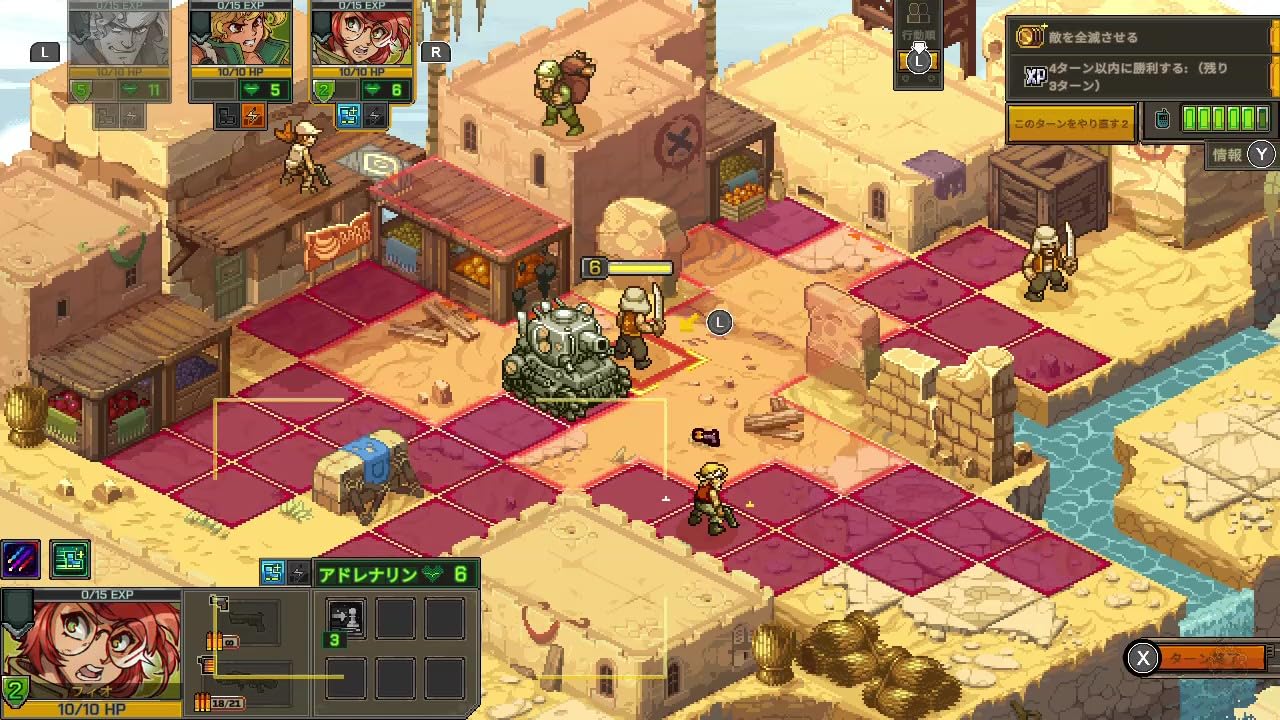Select the purple special attack icon bottom-left
The height and width of the screenshot is (720, 1280).
[20, 559]
